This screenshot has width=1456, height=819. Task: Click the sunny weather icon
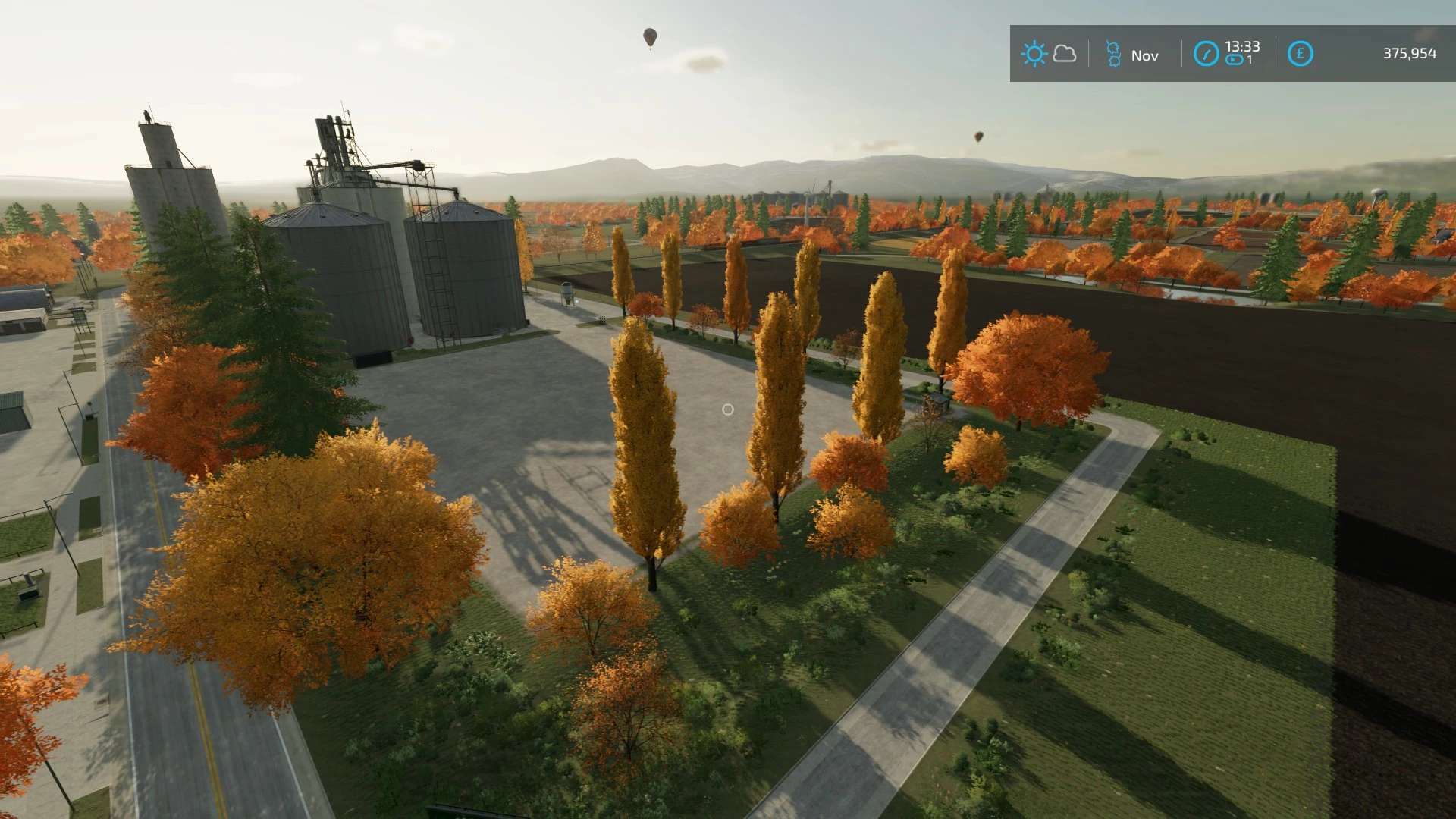pyautogui.click(x=1034, y=54)
